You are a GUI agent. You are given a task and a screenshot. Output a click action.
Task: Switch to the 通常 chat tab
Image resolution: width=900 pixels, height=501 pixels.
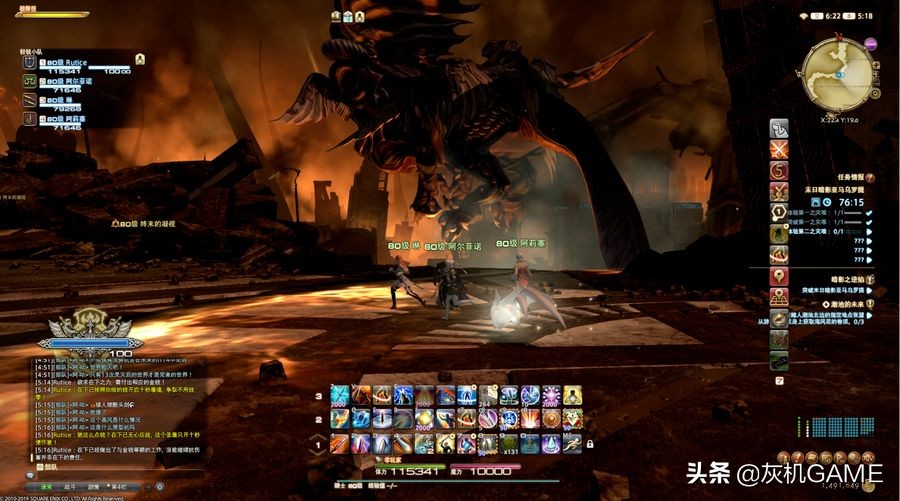pos(46,488)
